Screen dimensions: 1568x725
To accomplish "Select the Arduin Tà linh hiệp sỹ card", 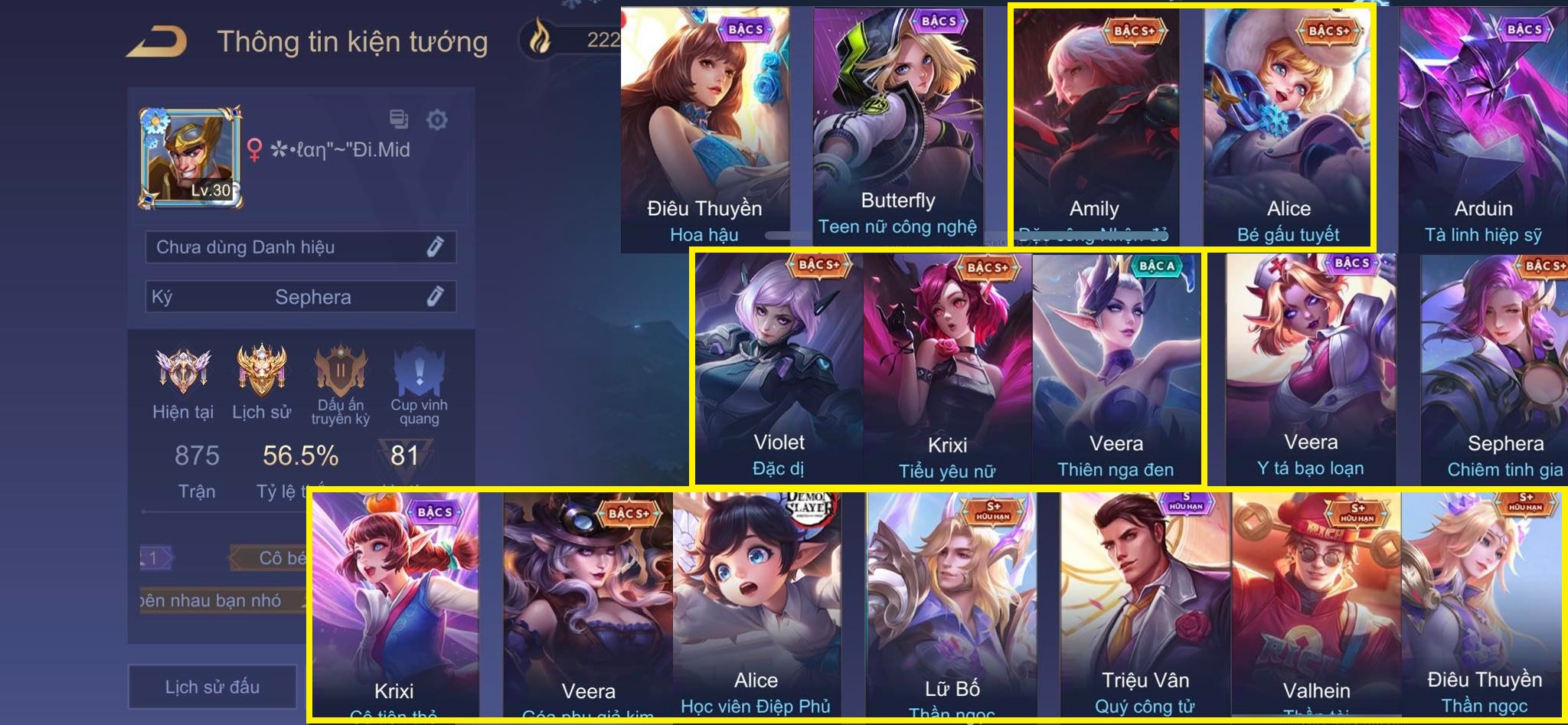I will pos(1483,130).
